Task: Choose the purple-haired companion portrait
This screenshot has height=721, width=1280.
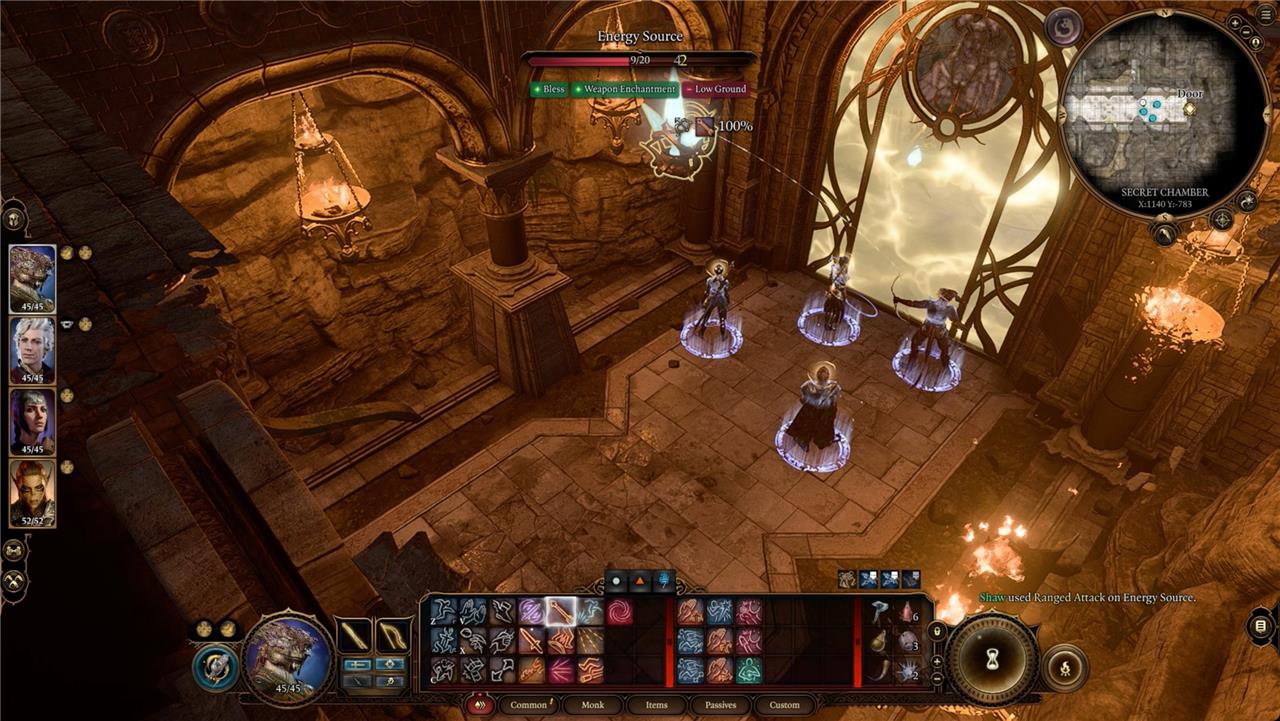Action: pyautogui.click(x=32, y=421)
